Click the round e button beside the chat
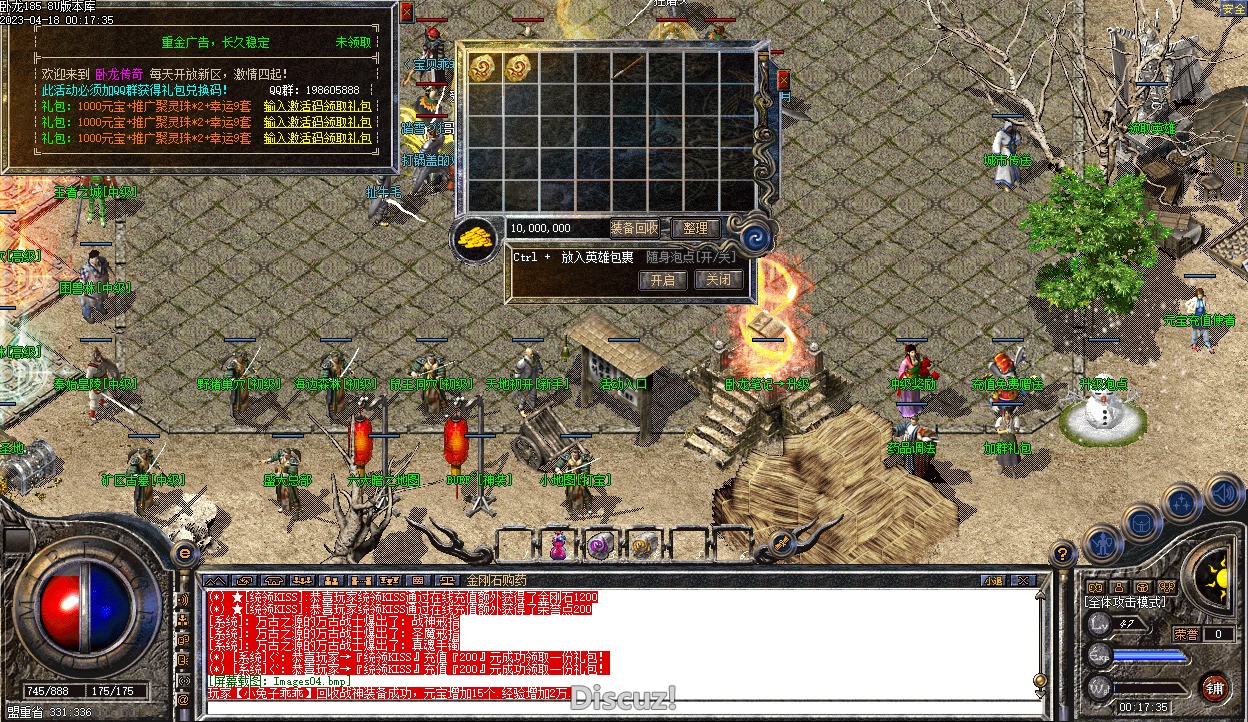This screenshot has height=722, width=1248. [184, 552]
